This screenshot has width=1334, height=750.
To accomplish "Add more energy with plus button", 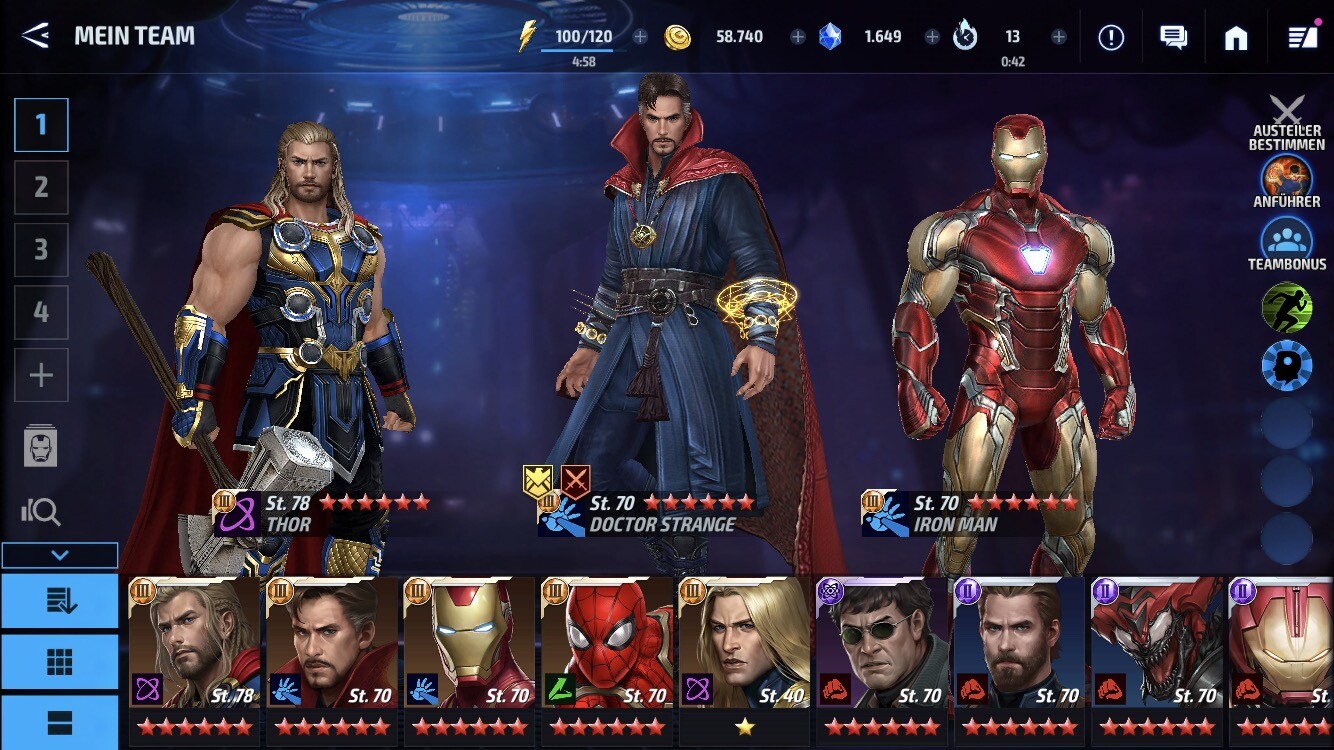I will click(x=641, y=37).
